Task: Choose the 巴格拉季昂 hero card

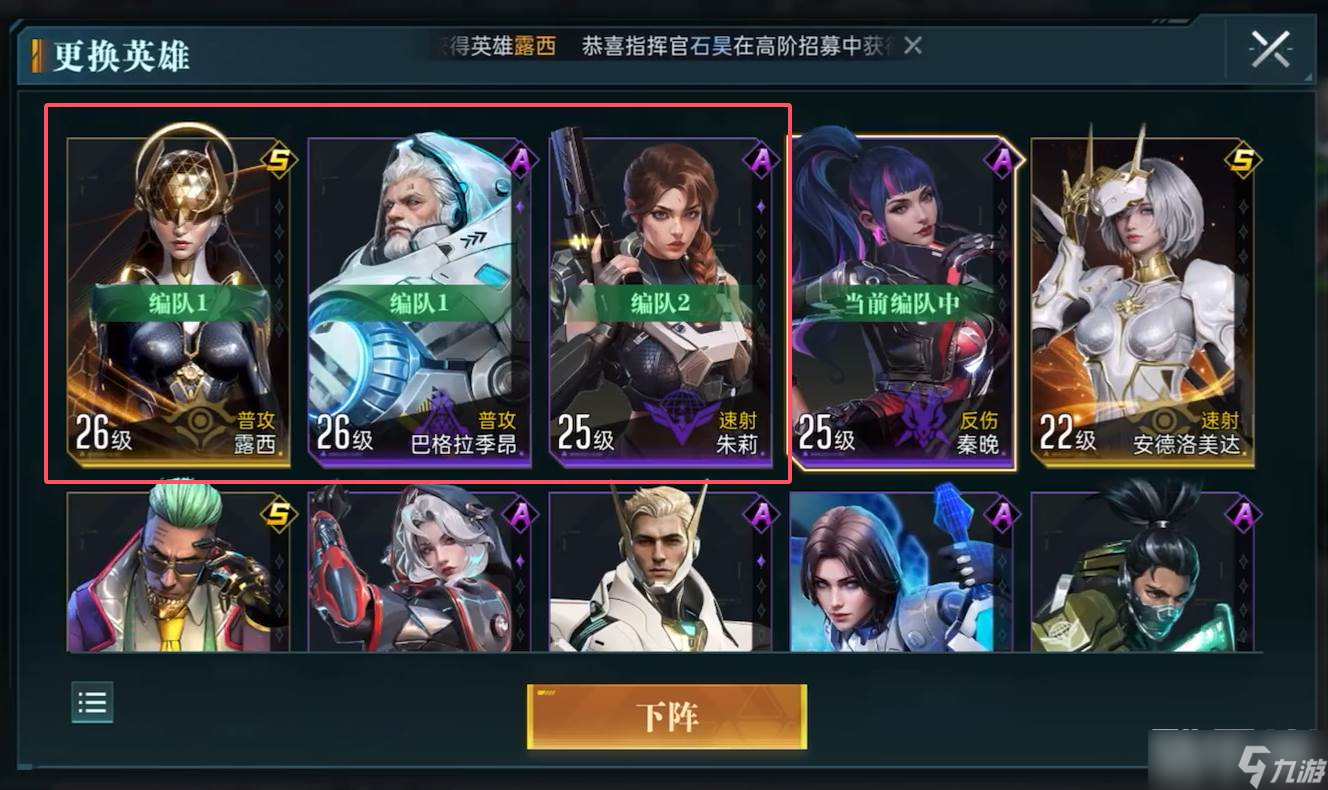Action: 419,302
